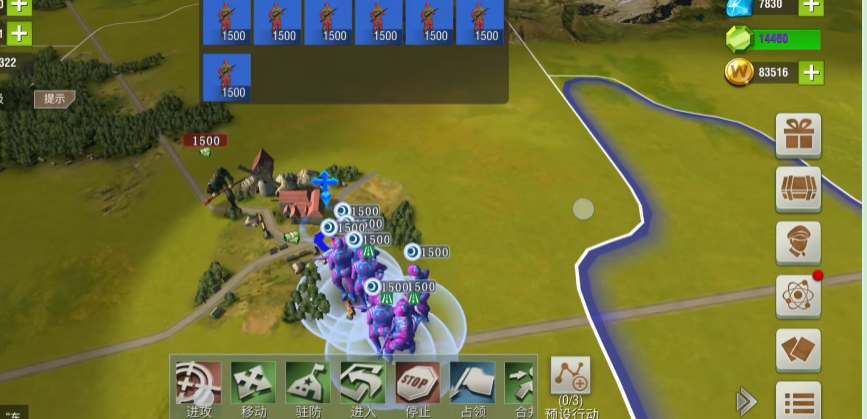The height and width of the screenshot is (419, 867).
Task: Add gold W coins with plus button
Action: 811,72
